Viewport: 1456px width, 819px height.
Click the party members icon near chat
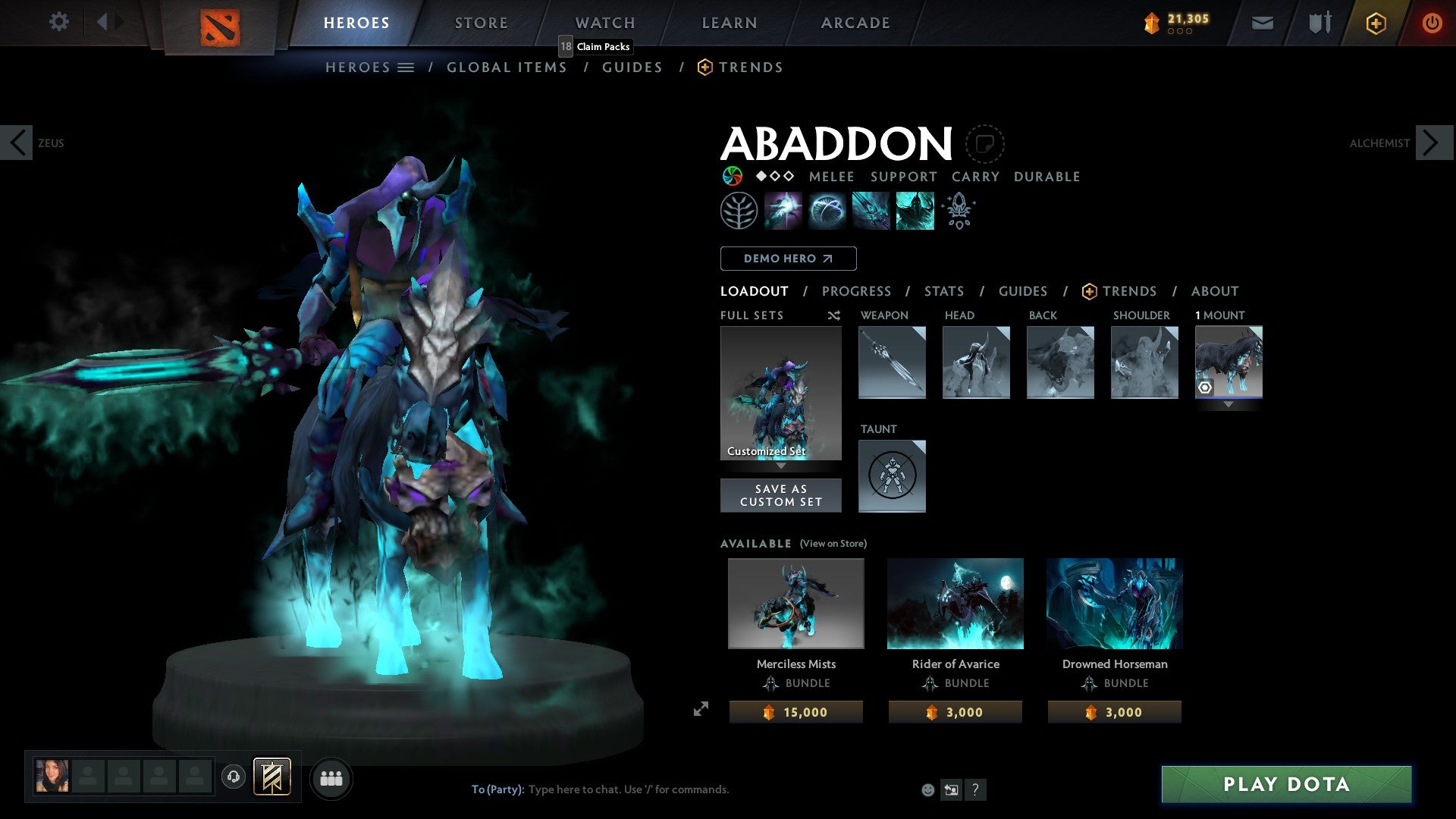[x=330, y=777]
